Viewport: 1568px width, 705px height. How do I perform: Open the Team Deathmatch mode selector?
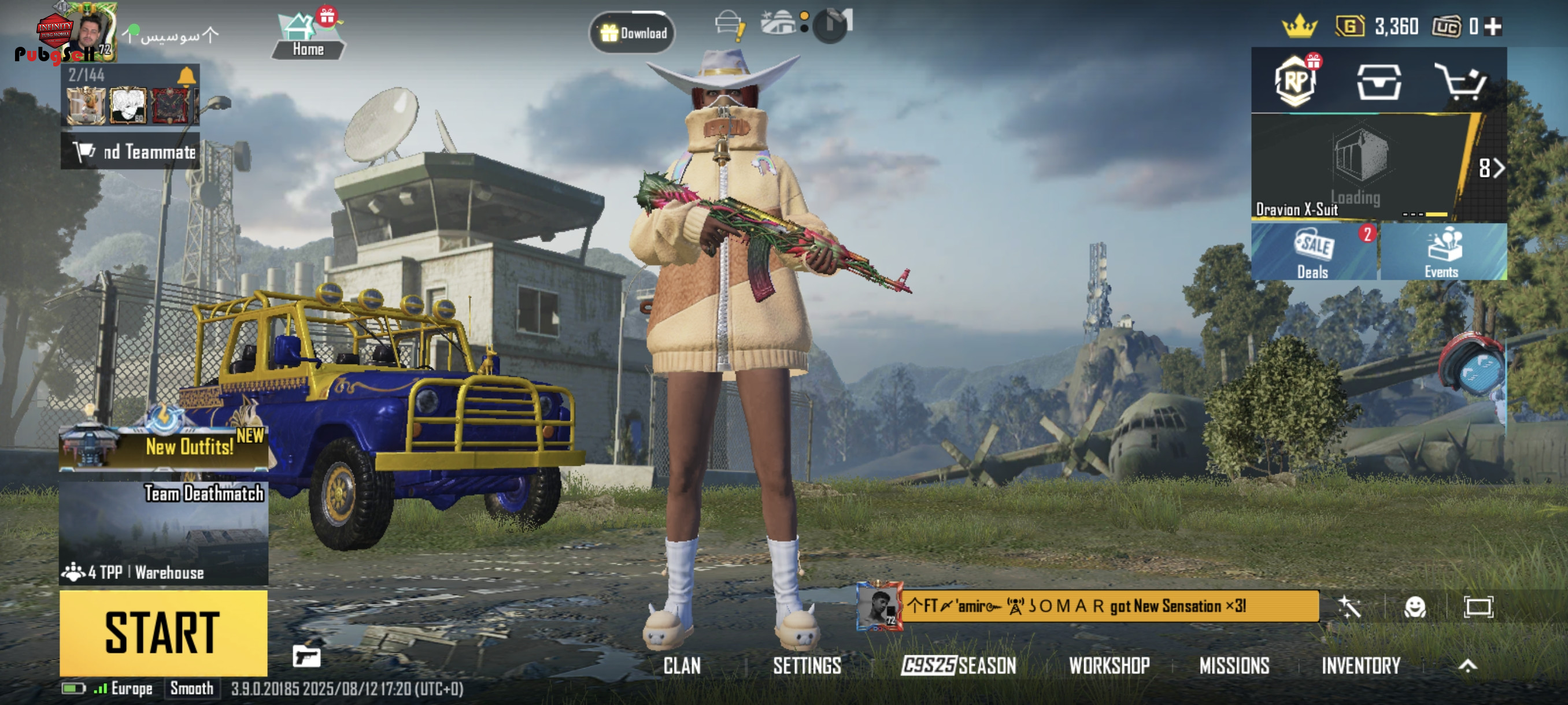[163, 532]
